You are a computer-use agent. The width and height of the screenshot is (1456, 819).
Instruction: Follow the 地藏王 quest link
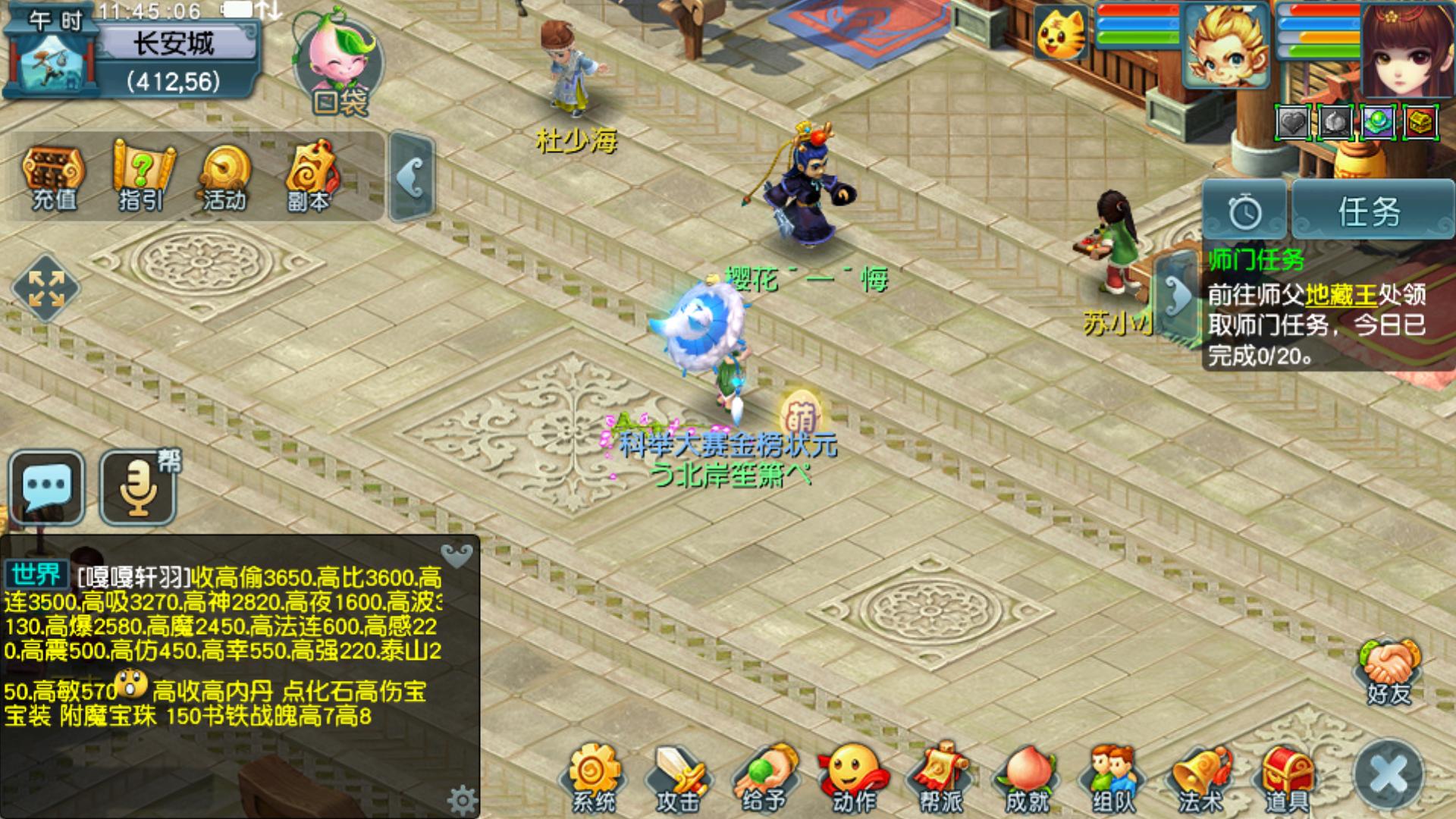[x=1341, y=294]
